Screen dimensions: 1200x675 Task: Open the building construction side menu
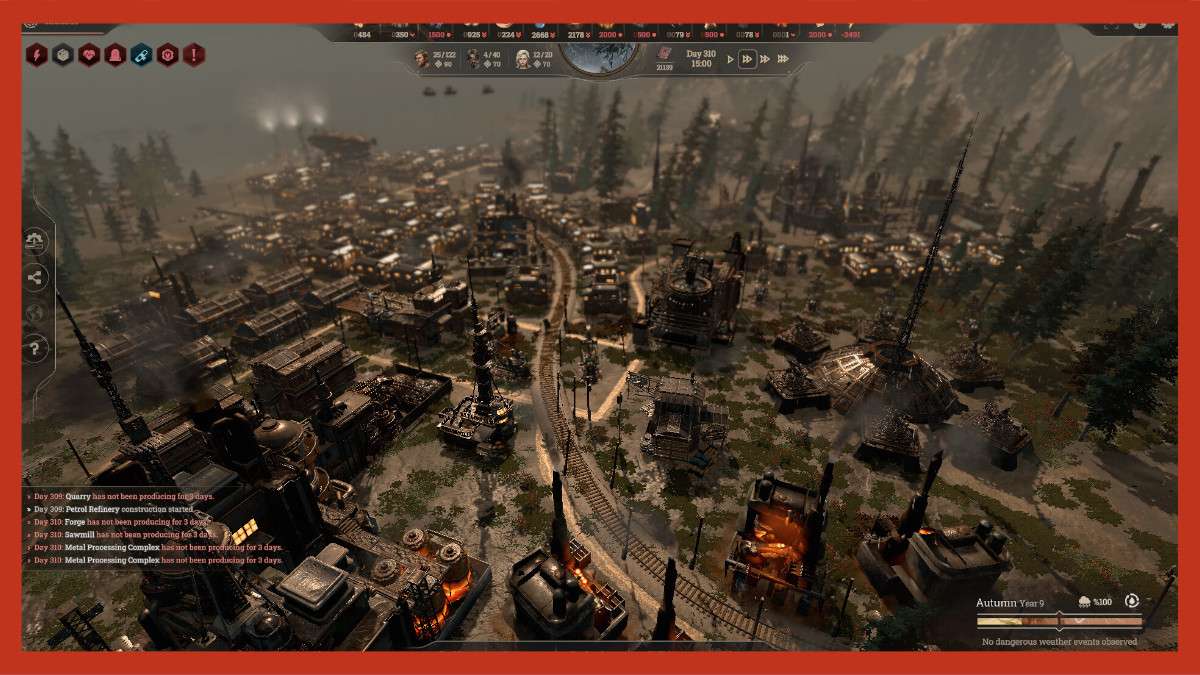coord(35,241)
